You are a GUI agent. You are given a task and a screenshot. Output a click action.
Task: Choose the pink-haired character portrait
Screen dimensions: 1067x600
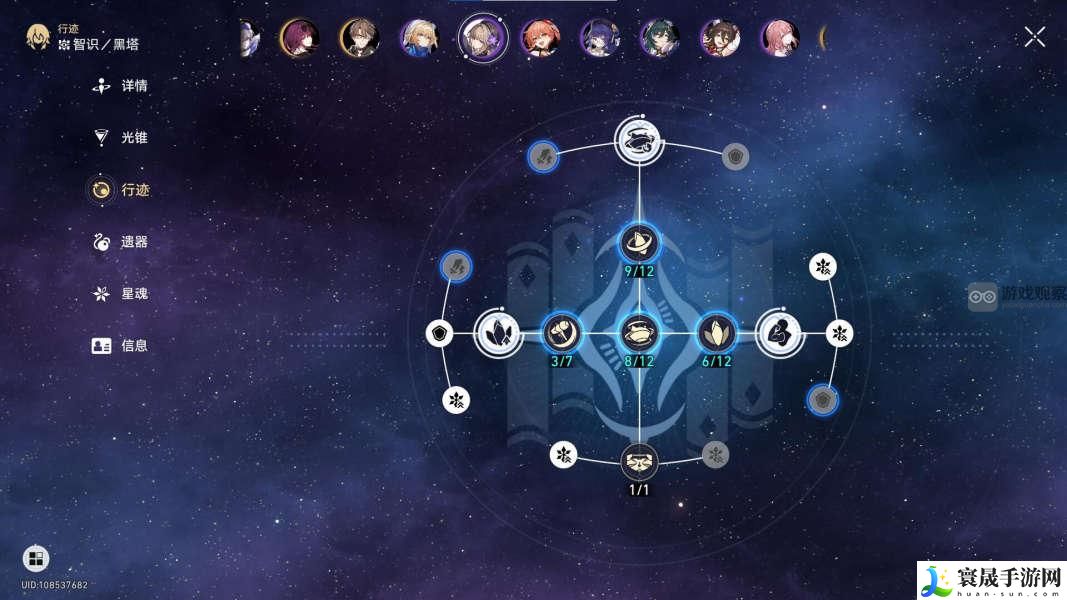[780, 38]
